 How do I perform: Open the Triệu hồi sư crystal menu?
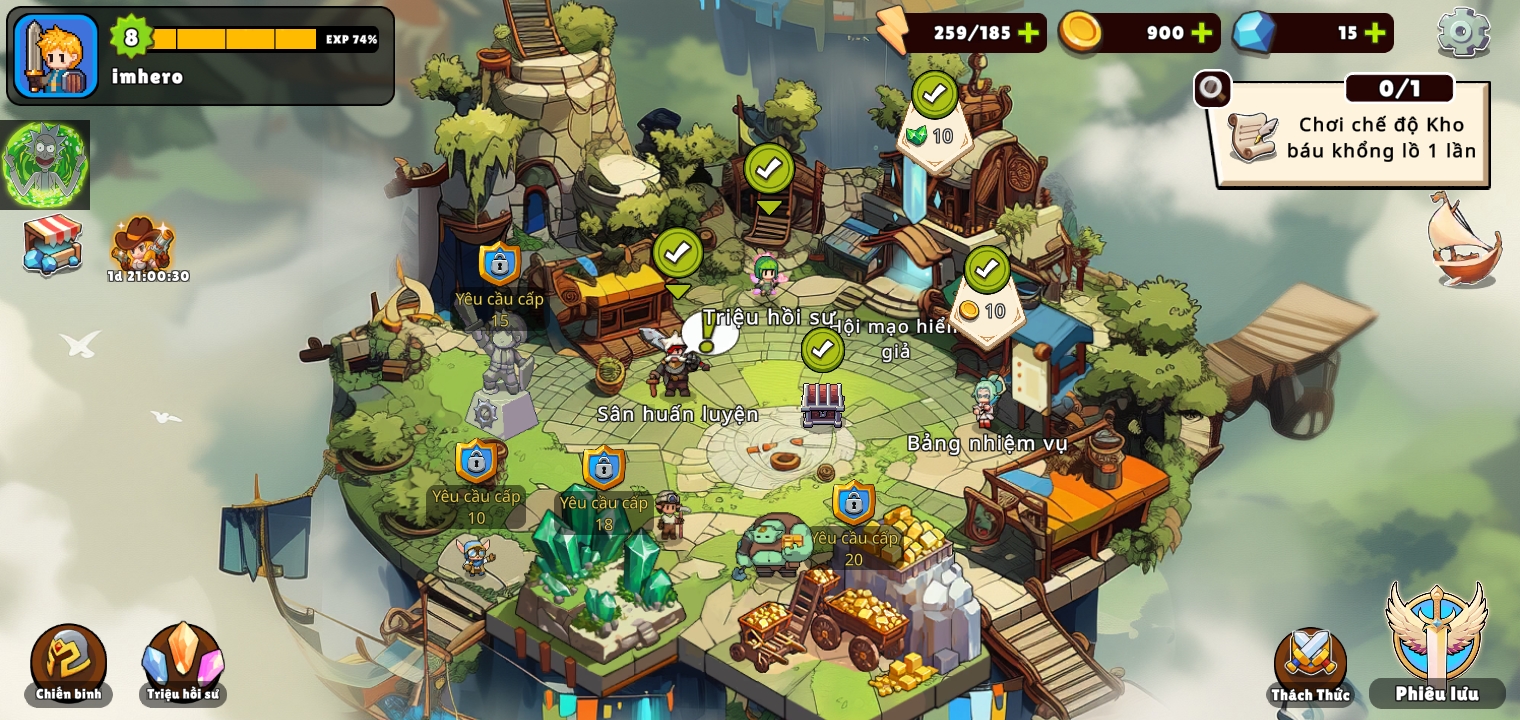[x=183, y=664]
